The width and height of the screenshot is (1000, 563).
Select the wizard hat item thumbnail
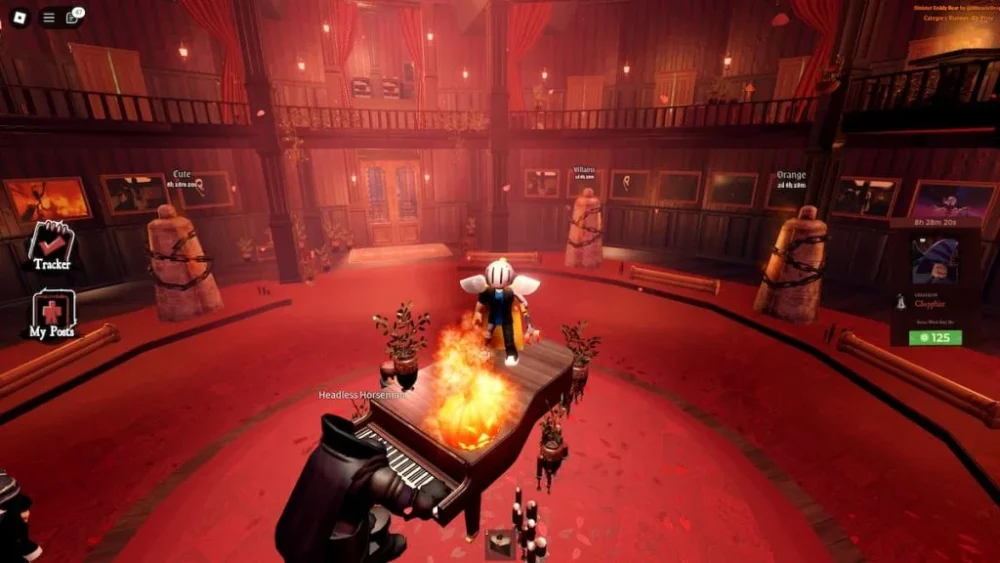pos(935,260)
